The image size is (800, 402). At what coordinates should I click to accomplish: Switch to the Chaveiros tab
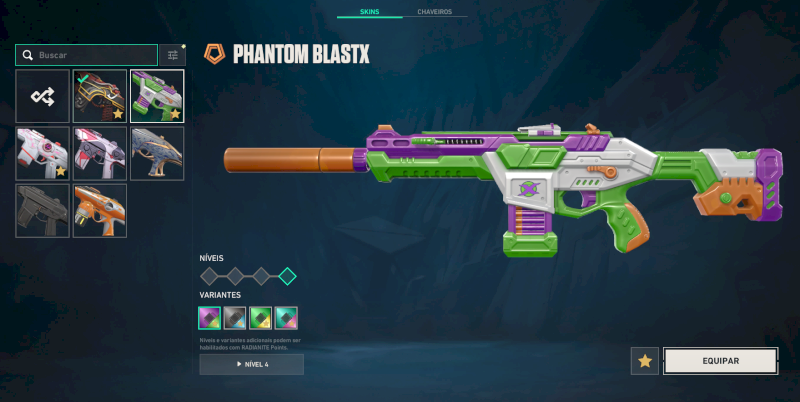(x=433, y=12)
